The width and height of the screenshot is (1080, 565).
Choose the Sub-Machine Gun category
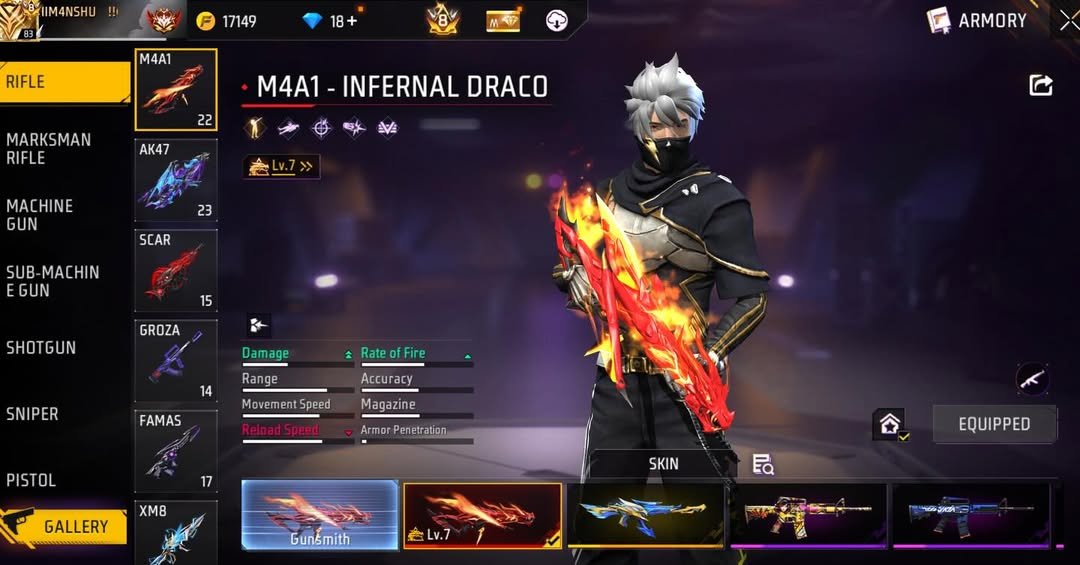(x=55, y=281)
